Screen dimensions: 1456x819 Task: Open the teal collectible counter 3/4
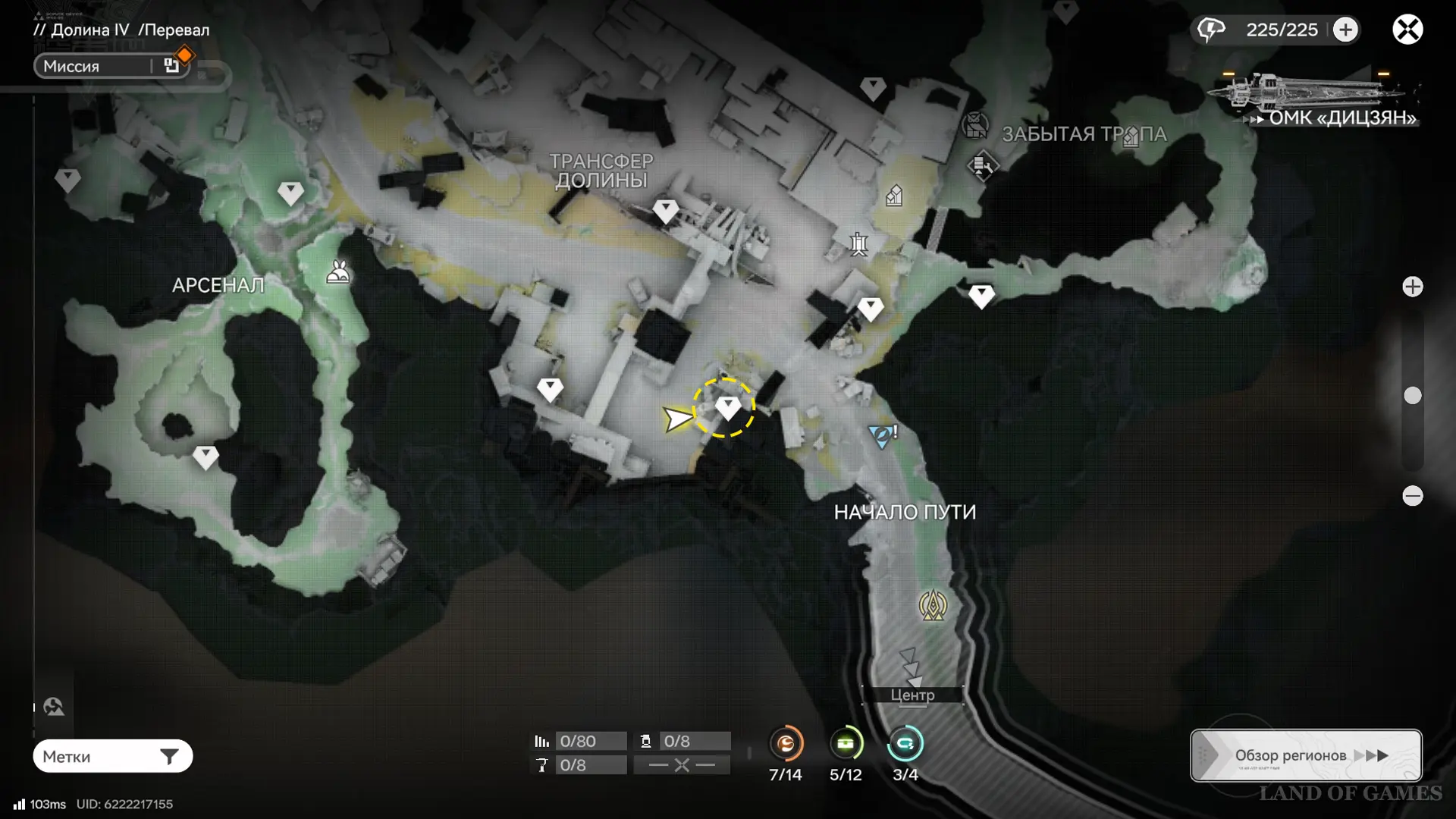click(x=905, y=744)
